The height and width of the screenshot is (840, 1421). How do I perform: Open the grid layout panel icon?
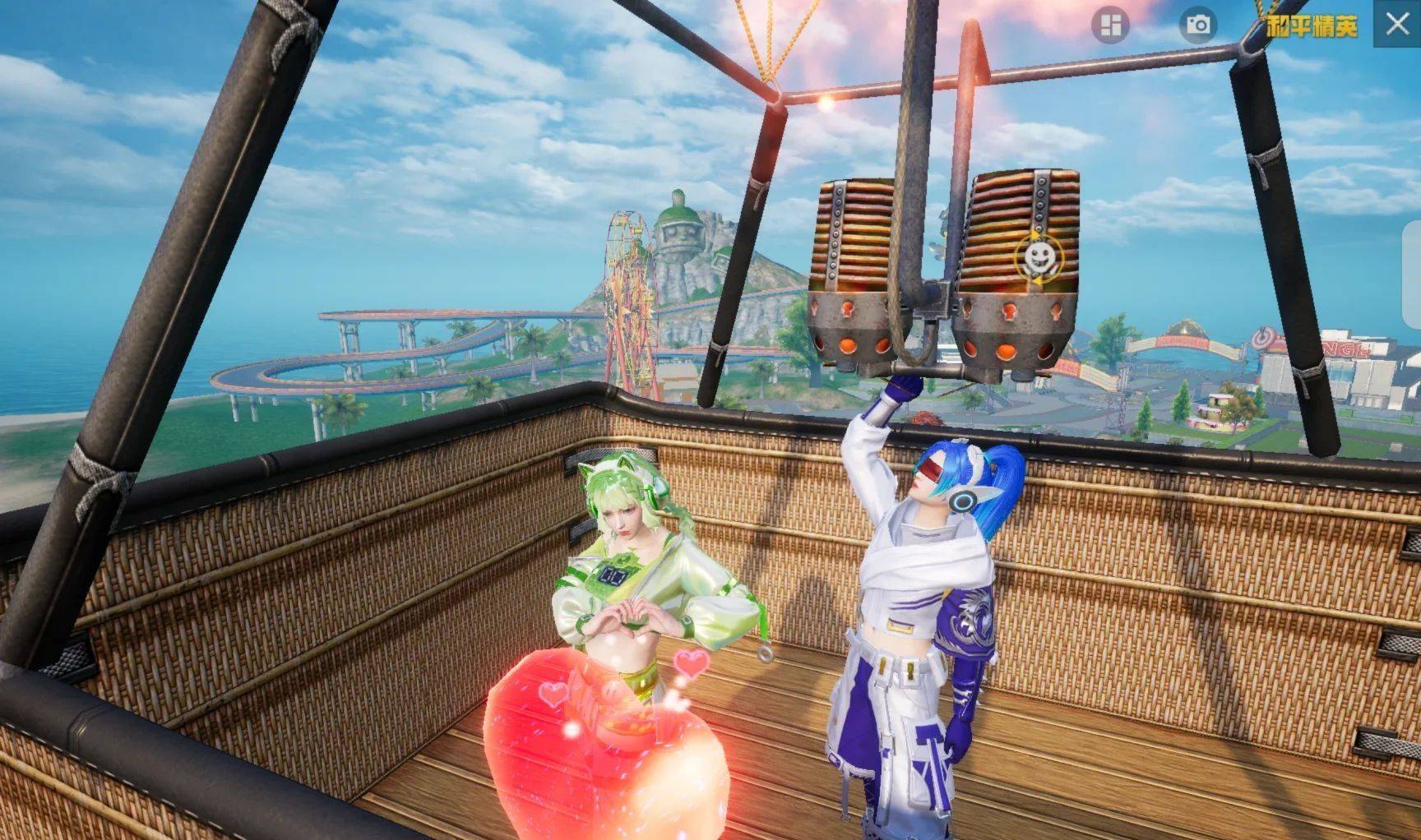coord(1110,25)
